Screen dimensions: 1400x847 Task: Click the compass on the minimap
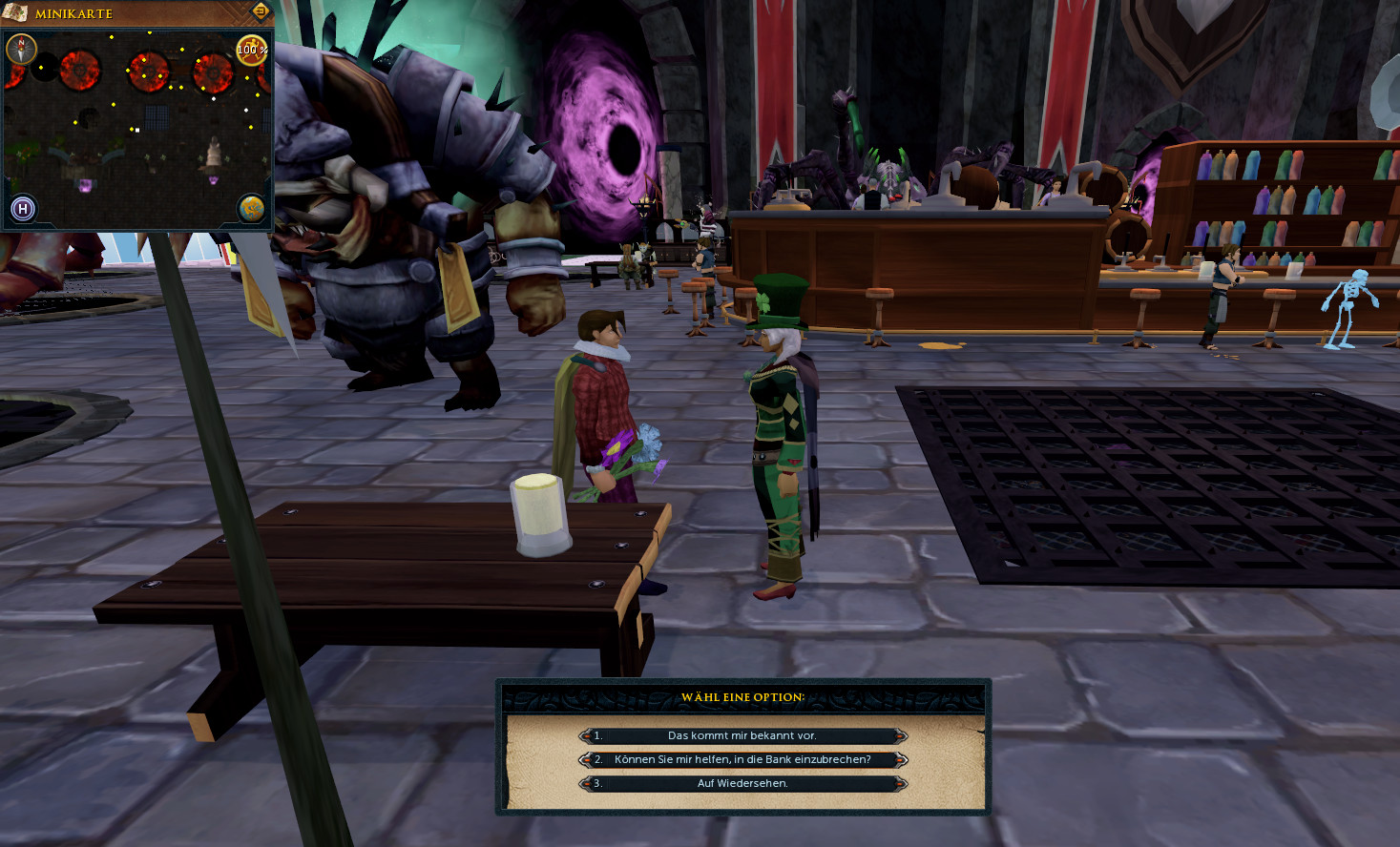21,49
